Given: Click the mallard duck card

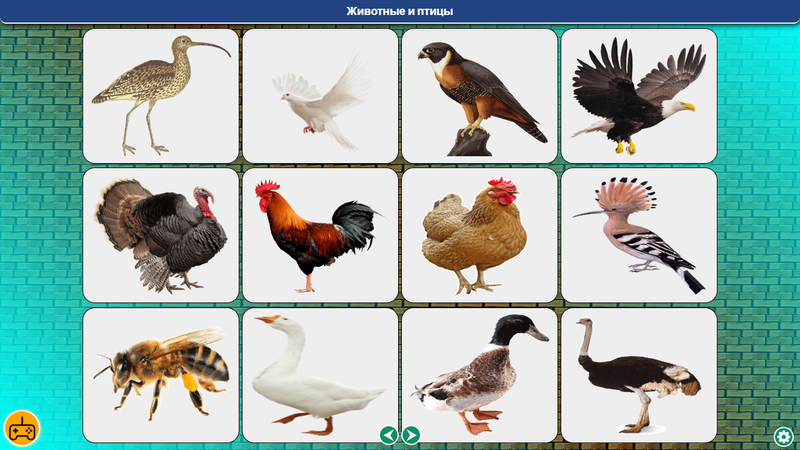Looking at the screenshot, I should [x=480, y=375].
